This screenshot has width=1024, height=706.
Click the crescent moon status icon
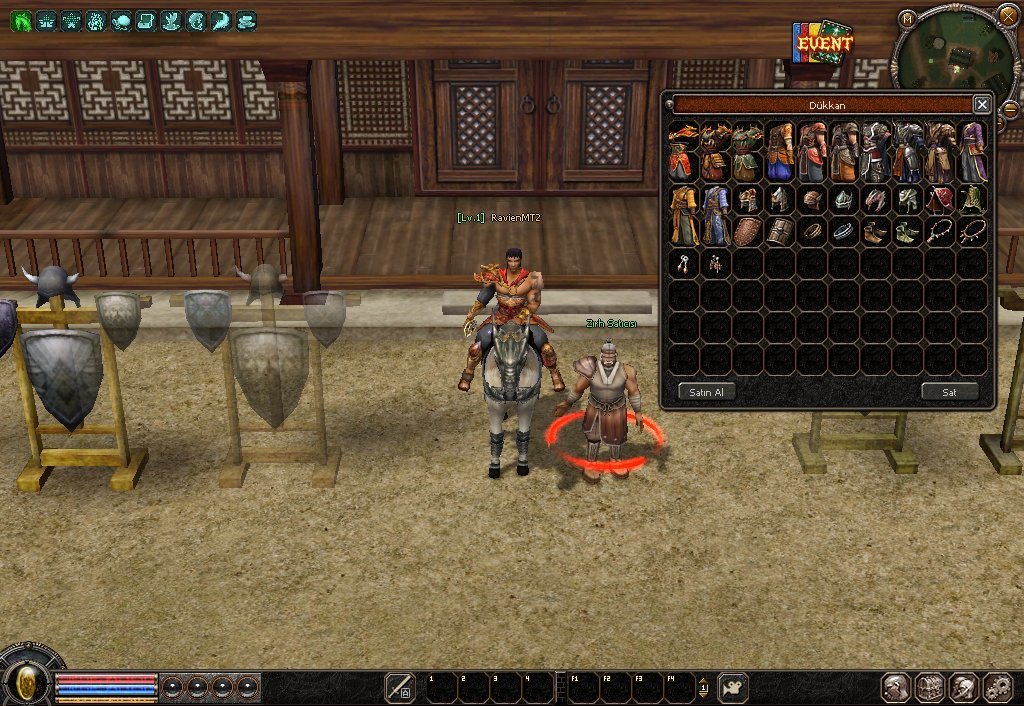pos(196,20)
